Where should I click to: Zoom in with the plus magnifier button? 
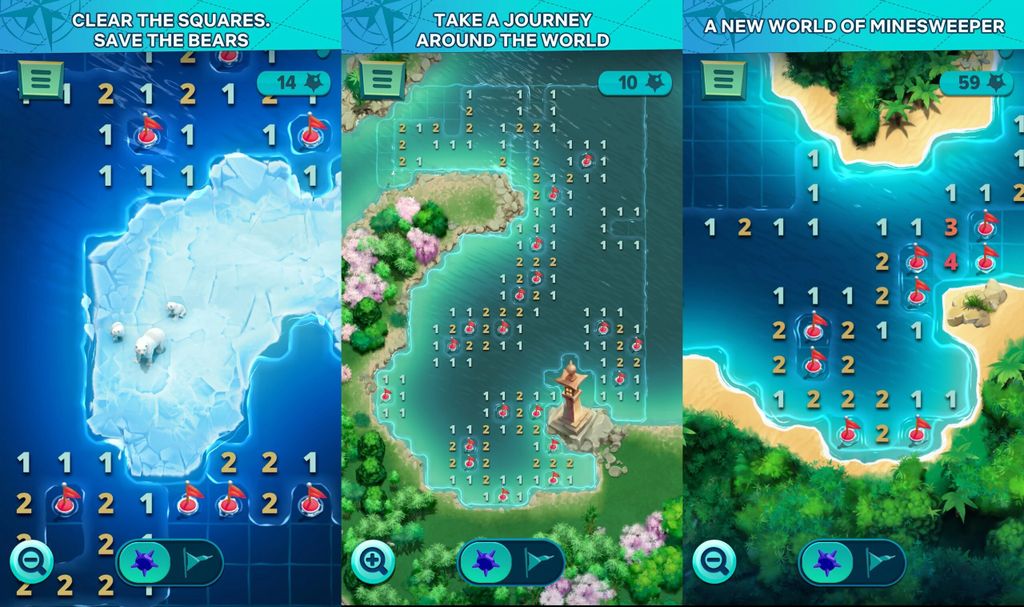(x=373, y=561)
